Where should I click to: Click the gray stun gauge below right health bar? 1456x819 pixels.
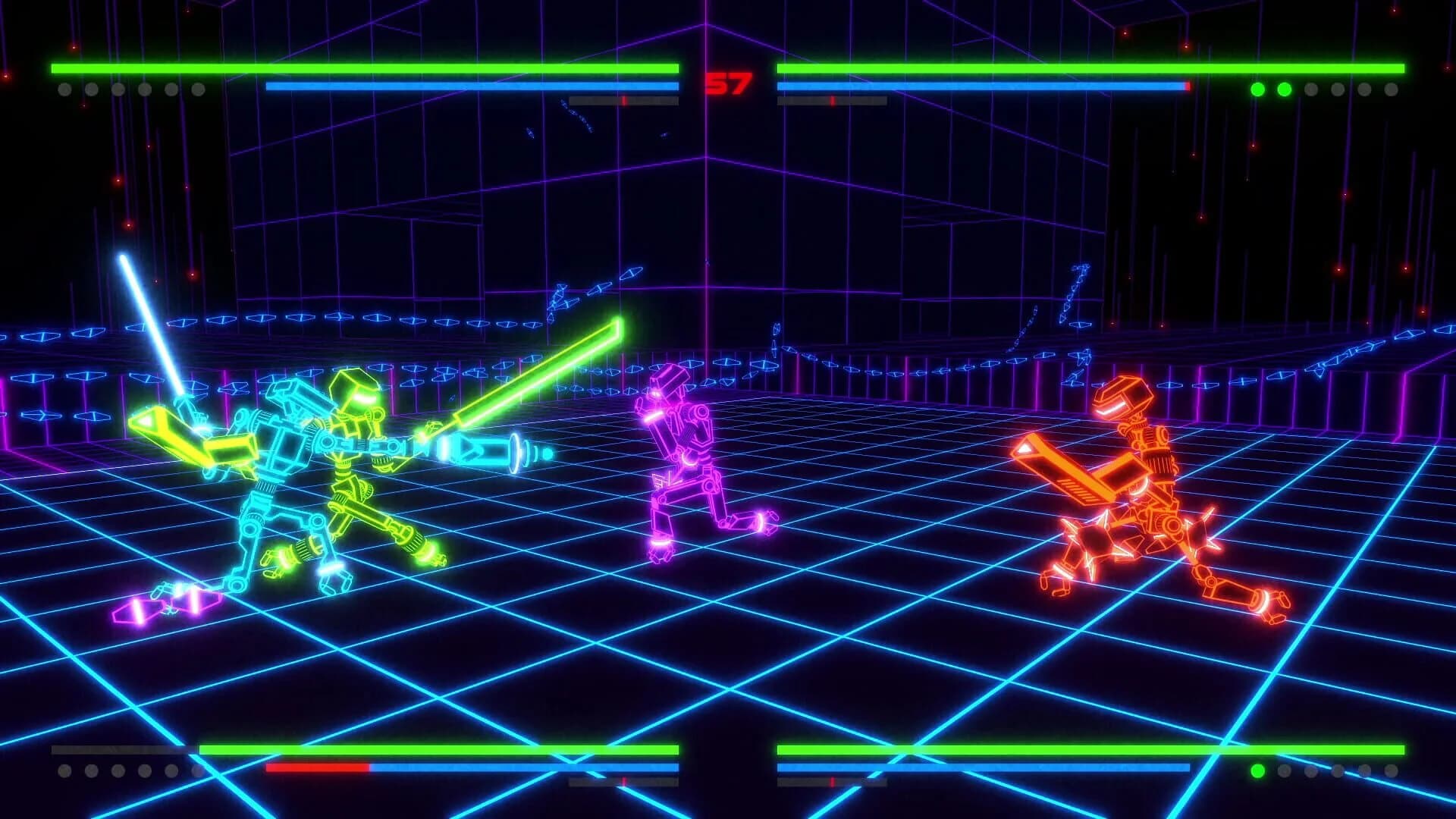[x=830, y=99]
